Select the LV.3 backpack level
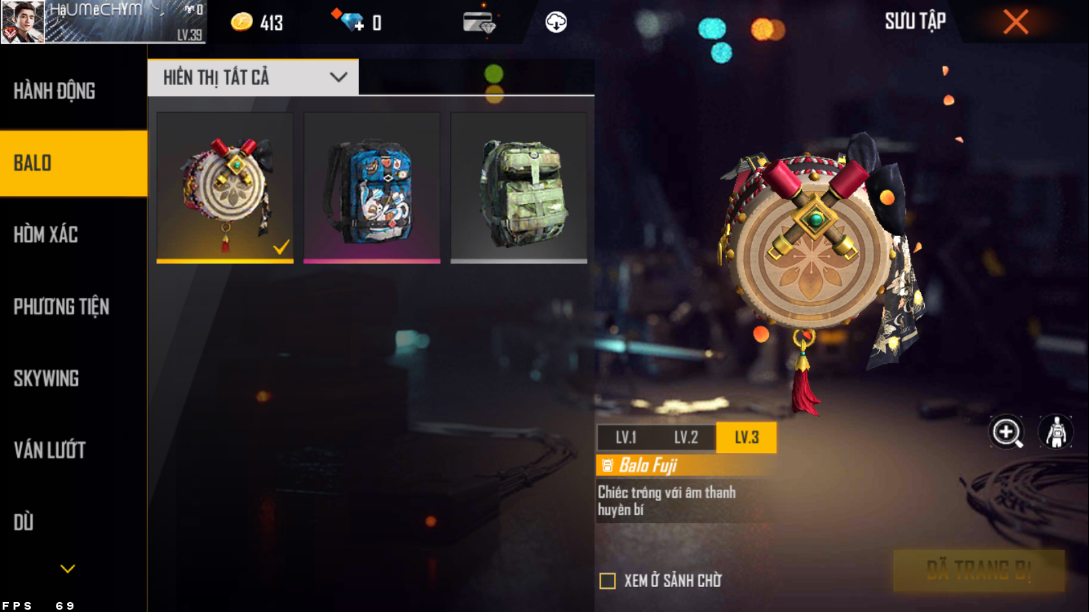The image size is (1089, 612). (746, 438)
